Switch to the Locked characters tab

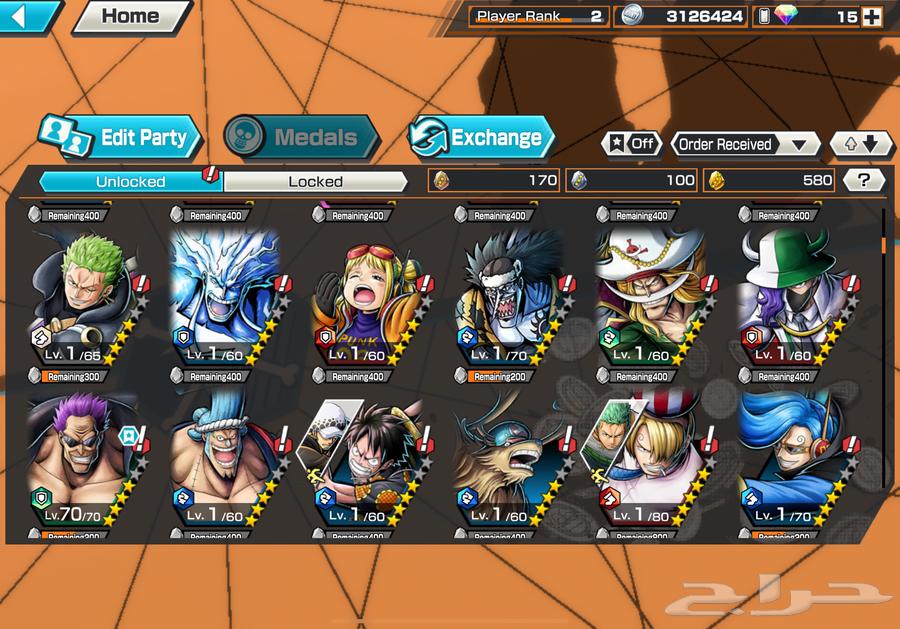pos(315,181)
